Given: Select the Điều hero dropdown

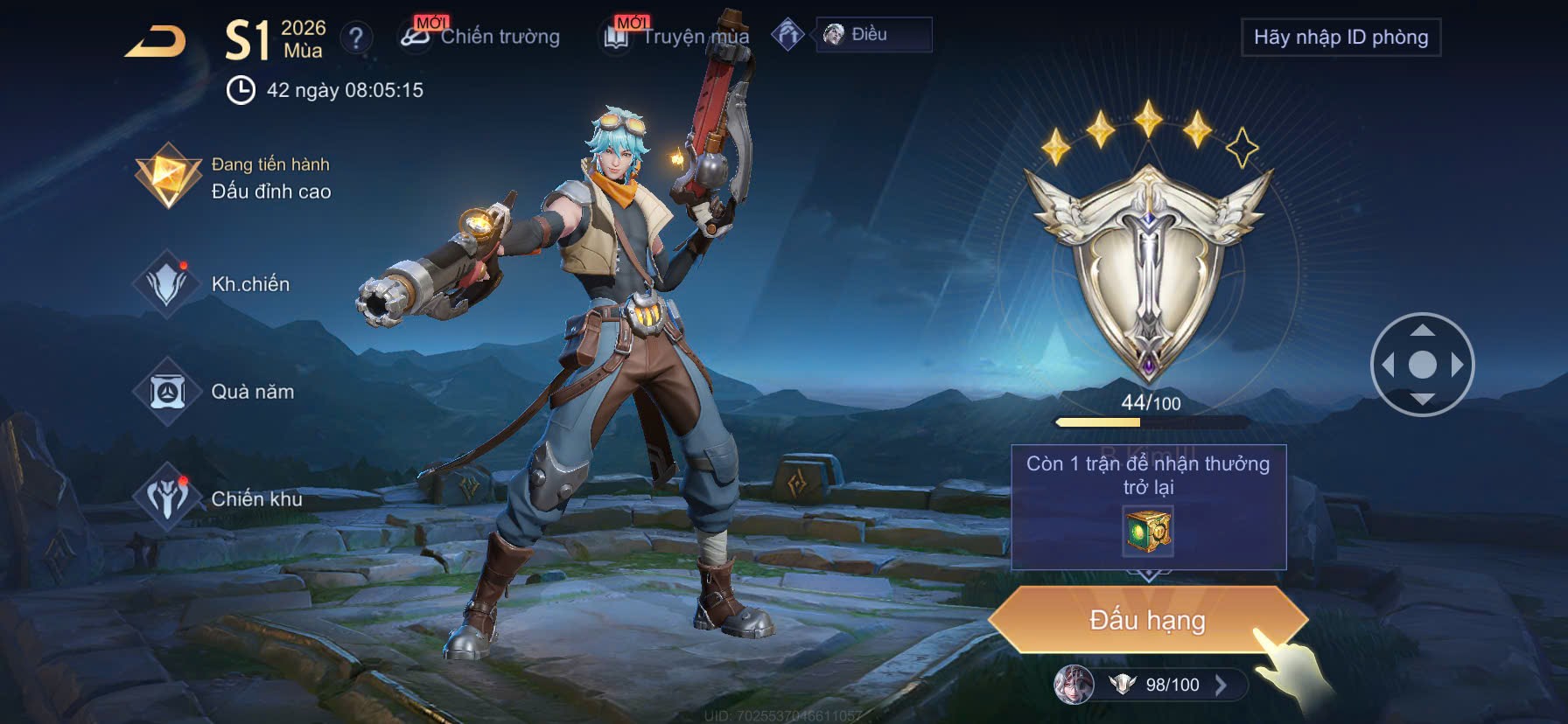Looking at the screenshot, I should tap(873, 35).
